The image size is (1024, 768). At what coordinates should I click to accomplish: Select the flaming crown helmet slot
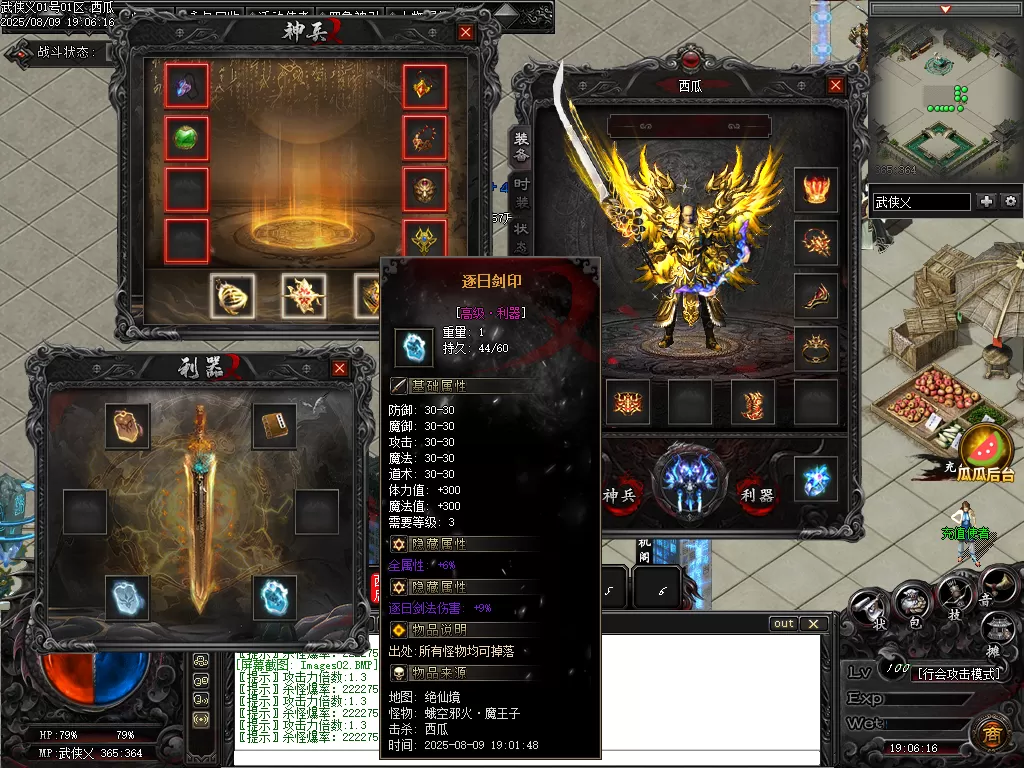tap(815, 190)
